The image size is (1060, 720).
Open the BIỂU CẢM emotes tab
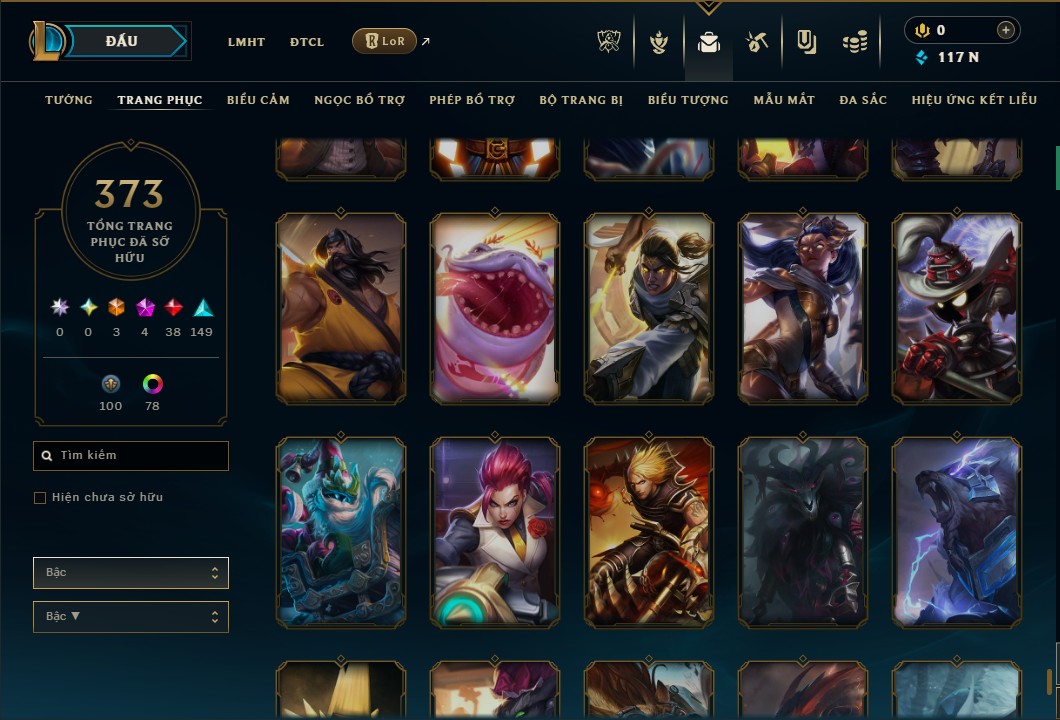[x=258, y=100]
